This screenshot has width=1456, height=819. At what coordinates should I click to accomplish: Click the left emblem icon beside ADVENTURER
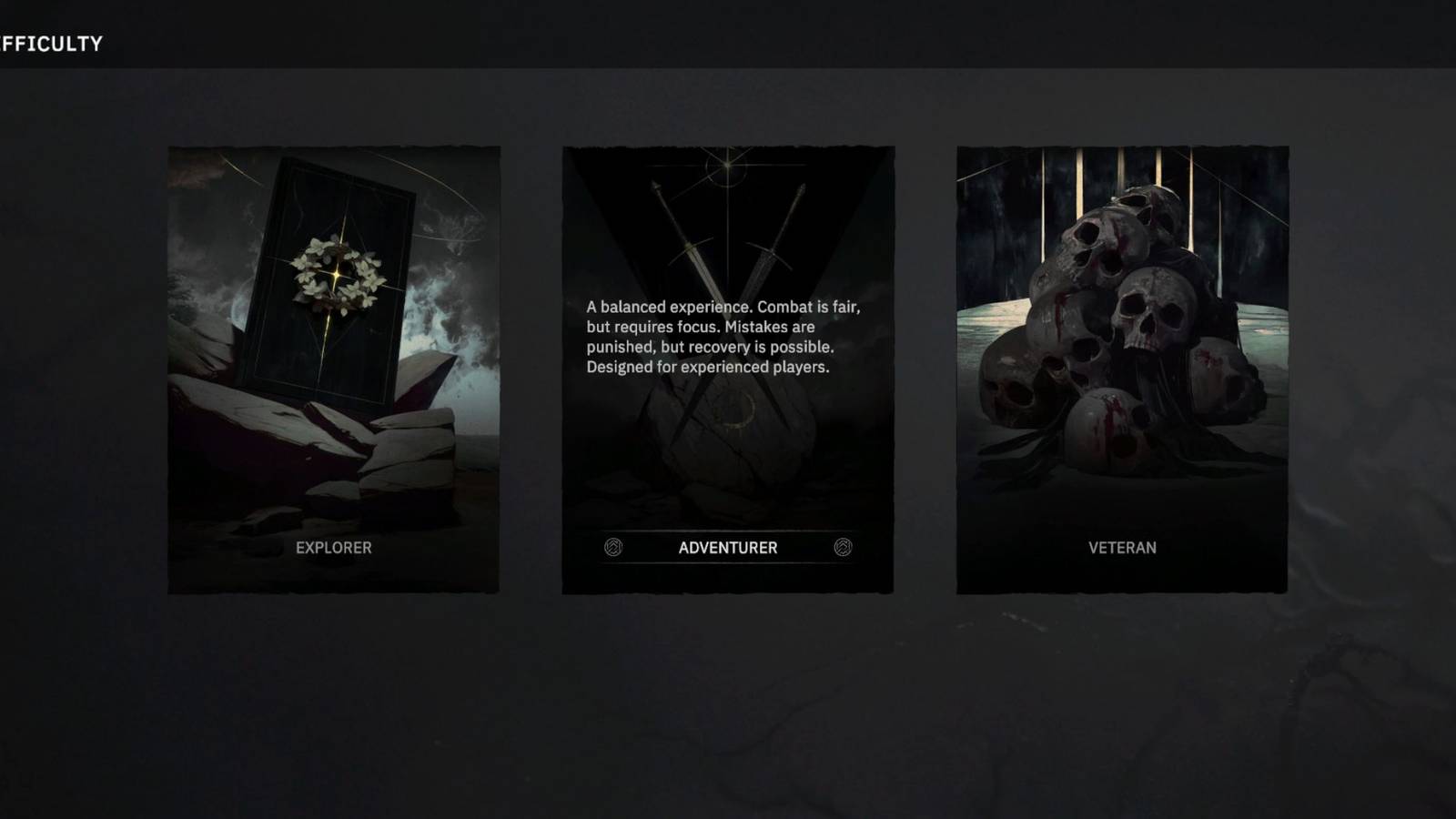614,547
